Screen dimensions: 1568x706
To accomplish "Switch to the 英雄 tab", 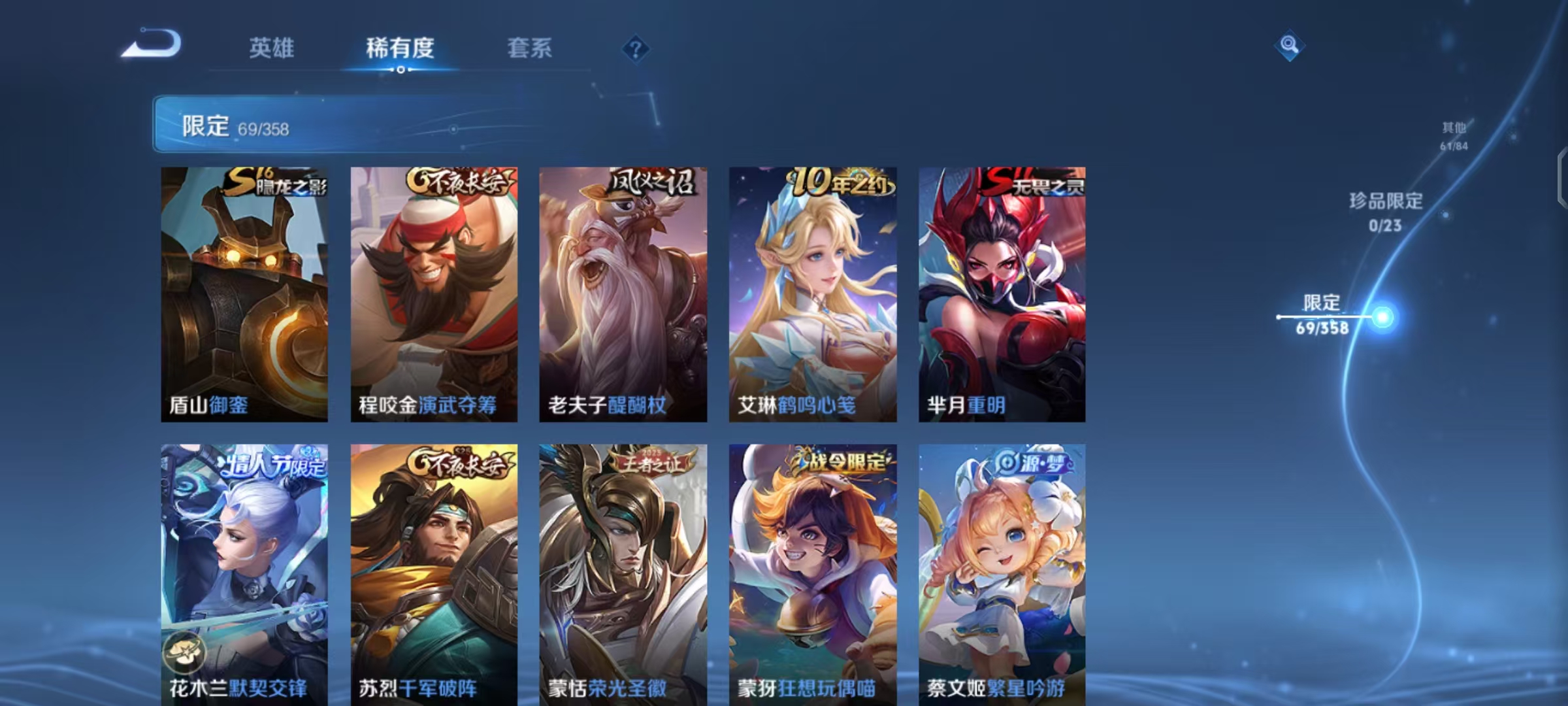I will [x=272, y=48].
